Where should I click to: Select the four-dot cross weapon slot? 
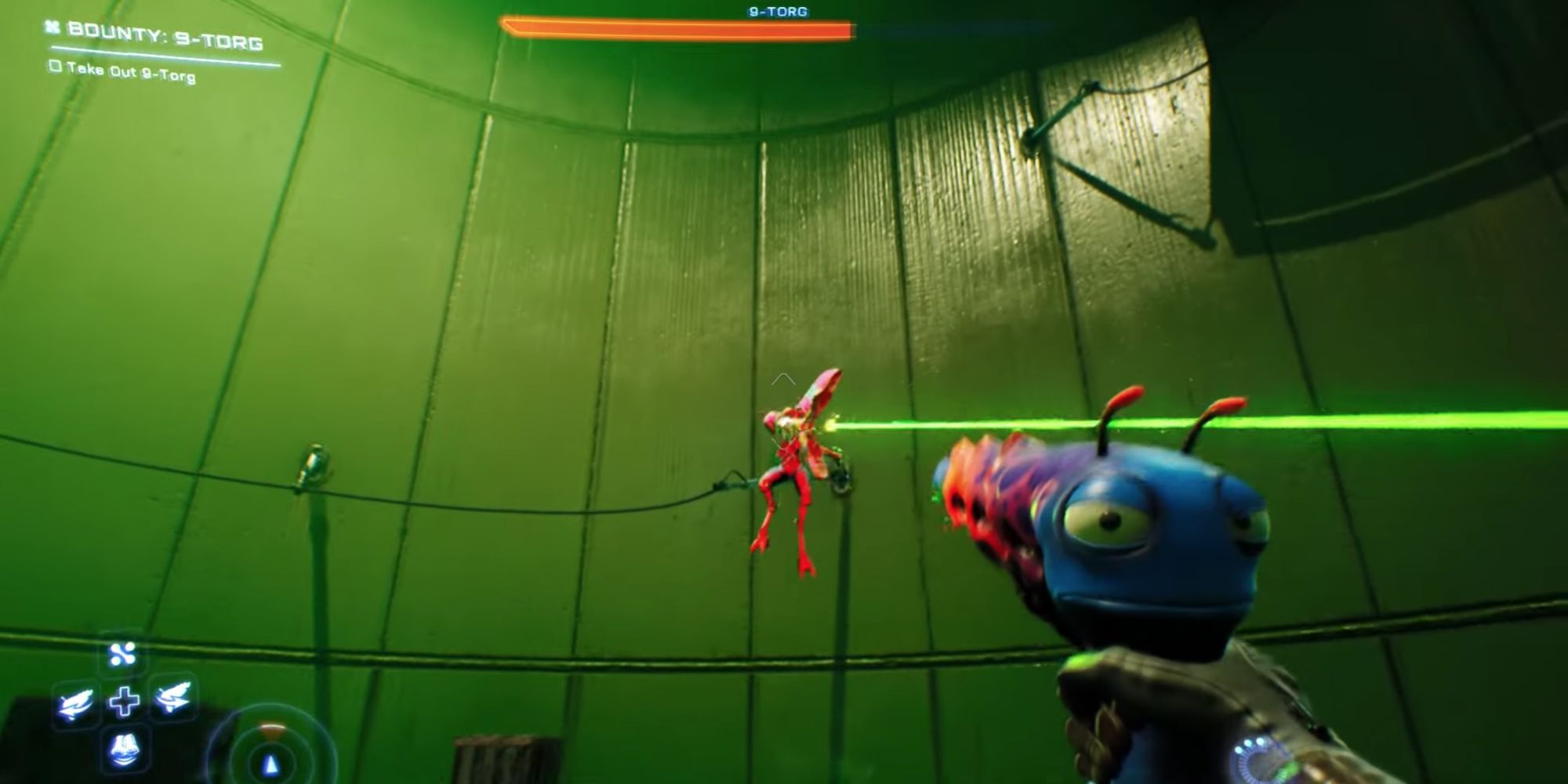(123, 654)
